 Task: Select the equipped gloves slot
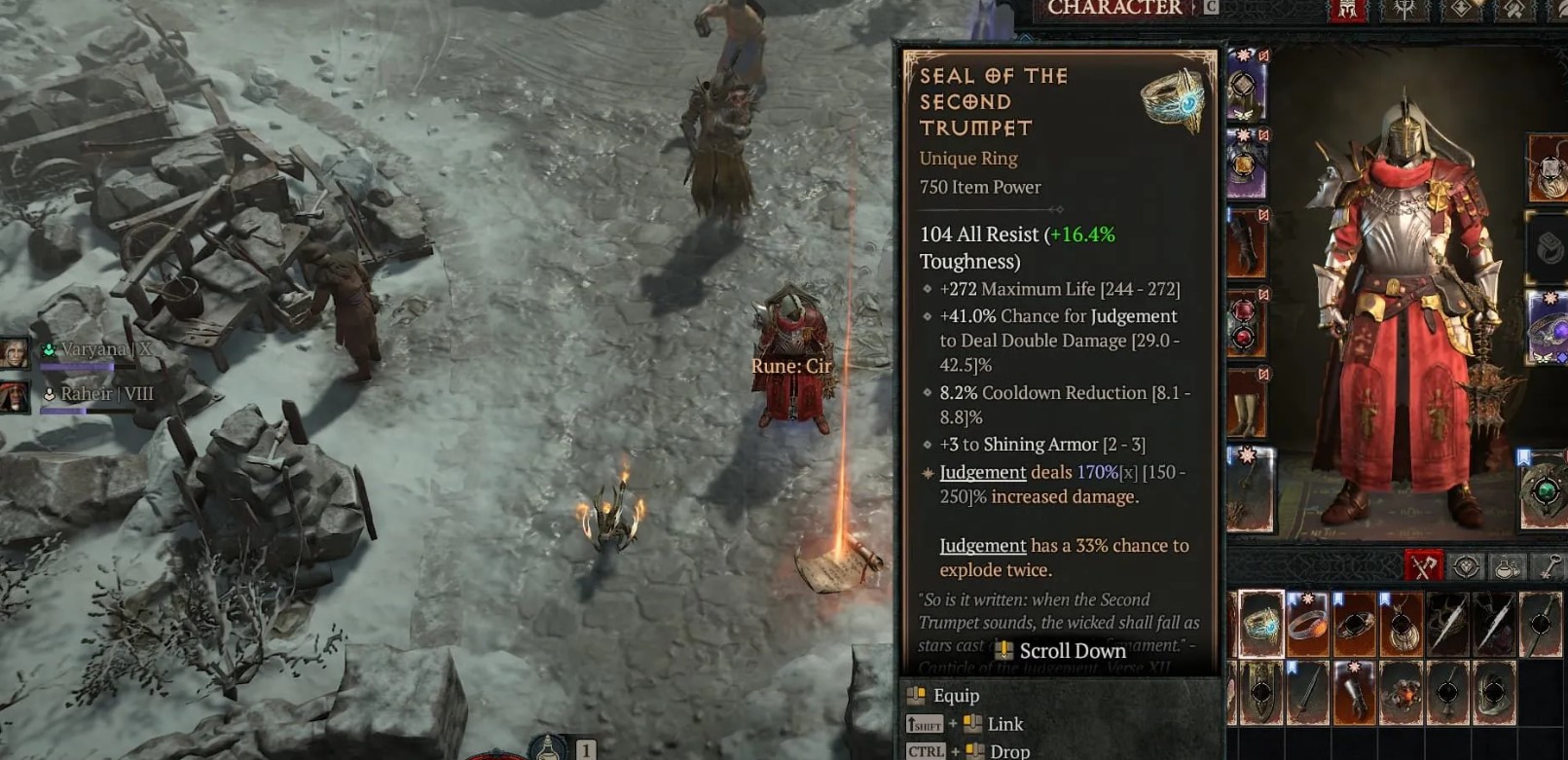coord(1245,244)
